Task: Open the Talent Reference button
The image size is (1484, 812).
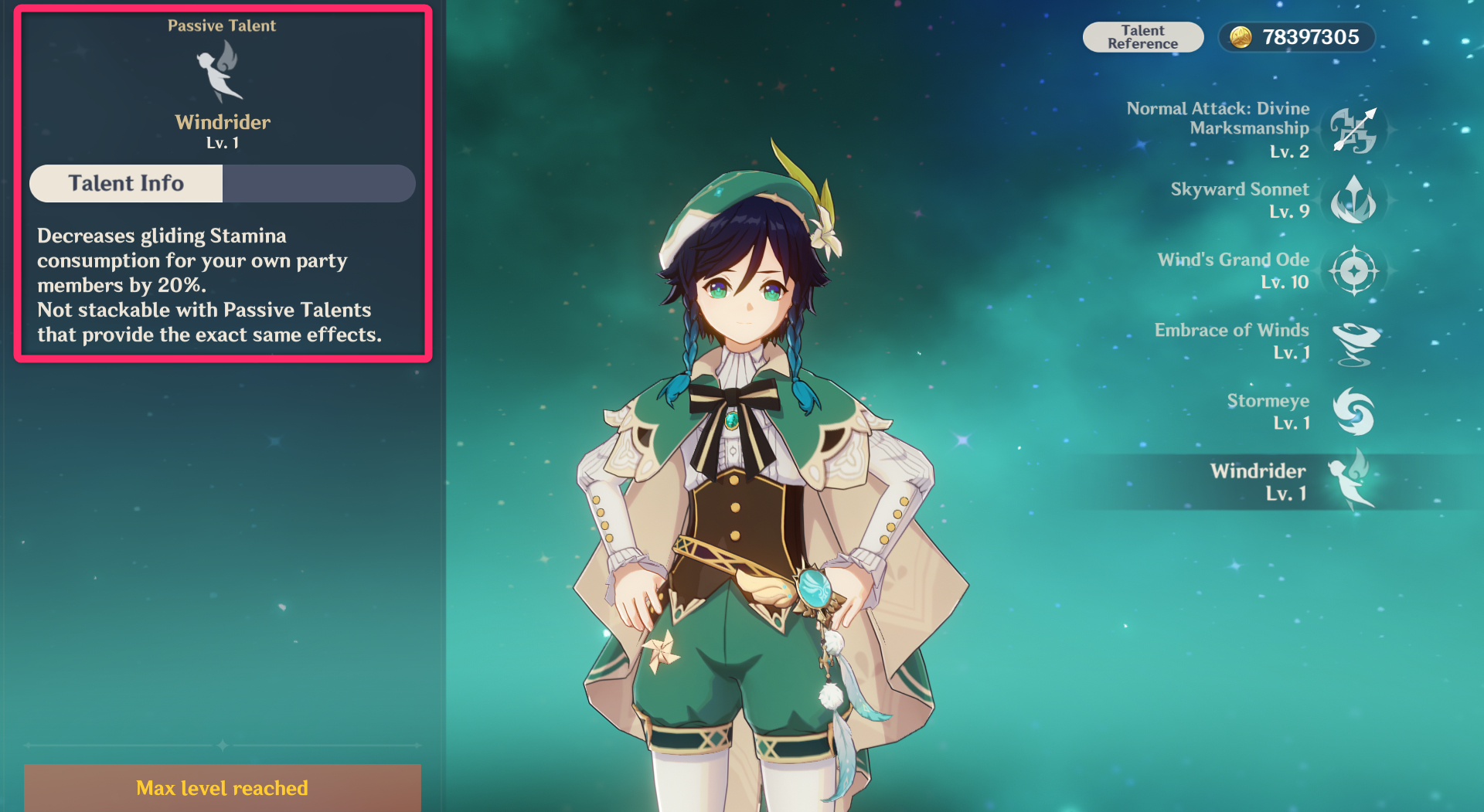Action: pos(1142,37)
